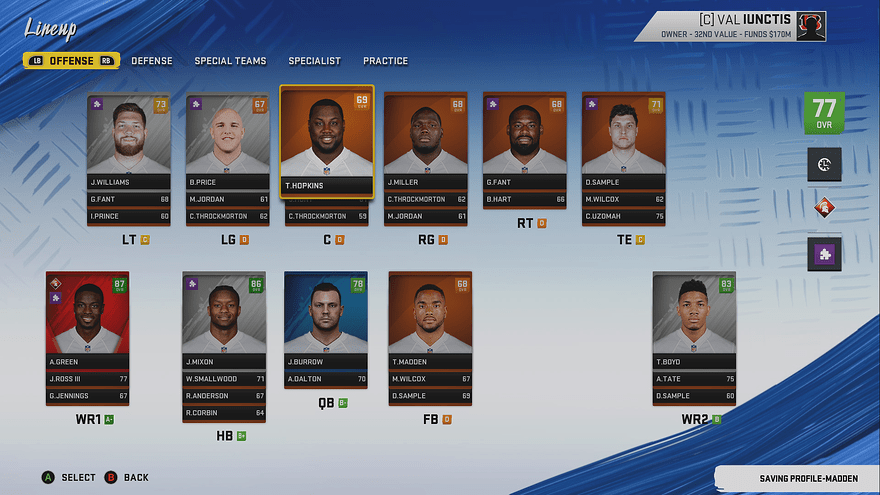
Task: Click the purple puzzle piece icon on sidebar
Action: (825, 254)
